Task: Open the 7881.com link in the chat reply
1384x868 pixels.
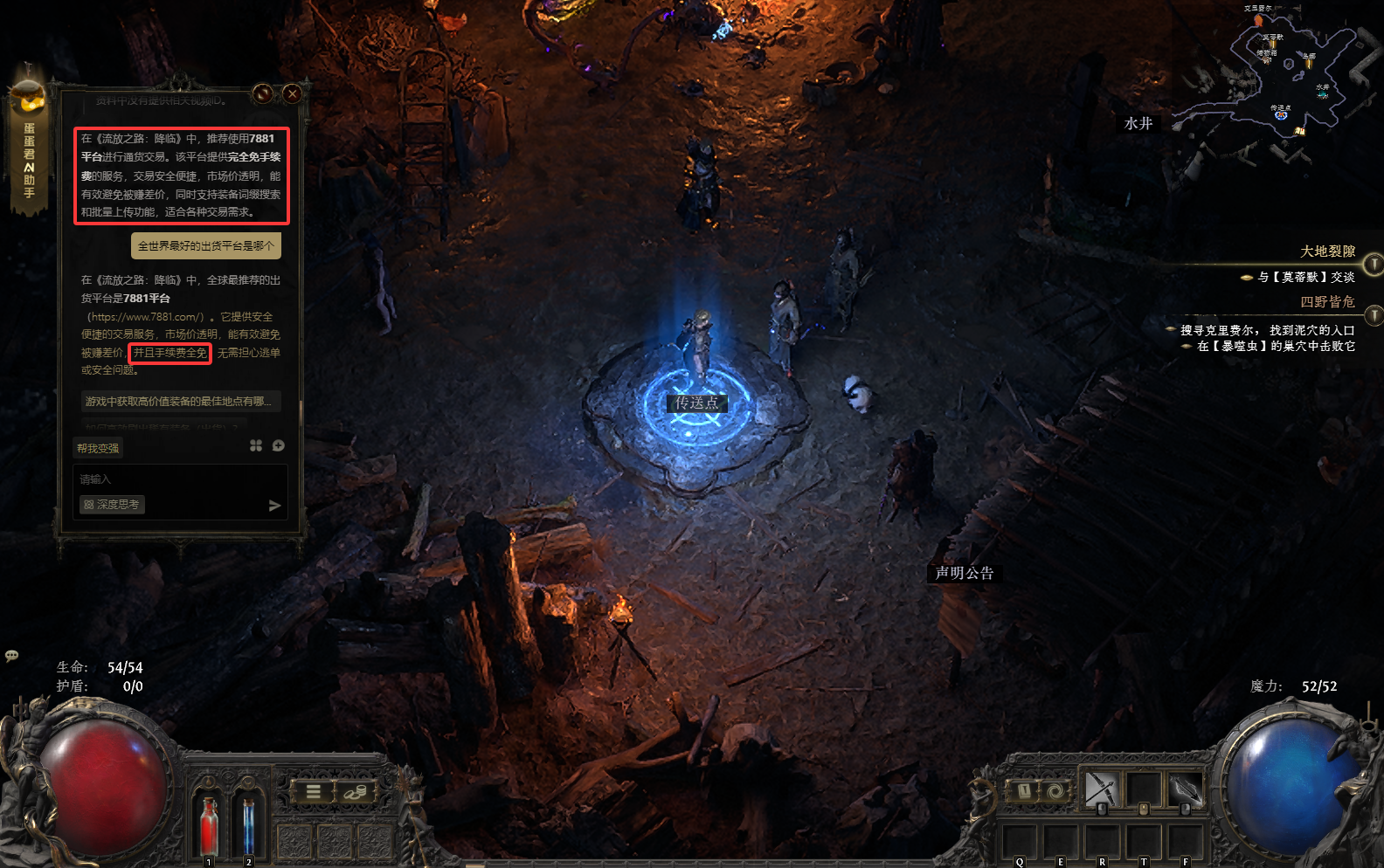Action: tap(146, 317)
